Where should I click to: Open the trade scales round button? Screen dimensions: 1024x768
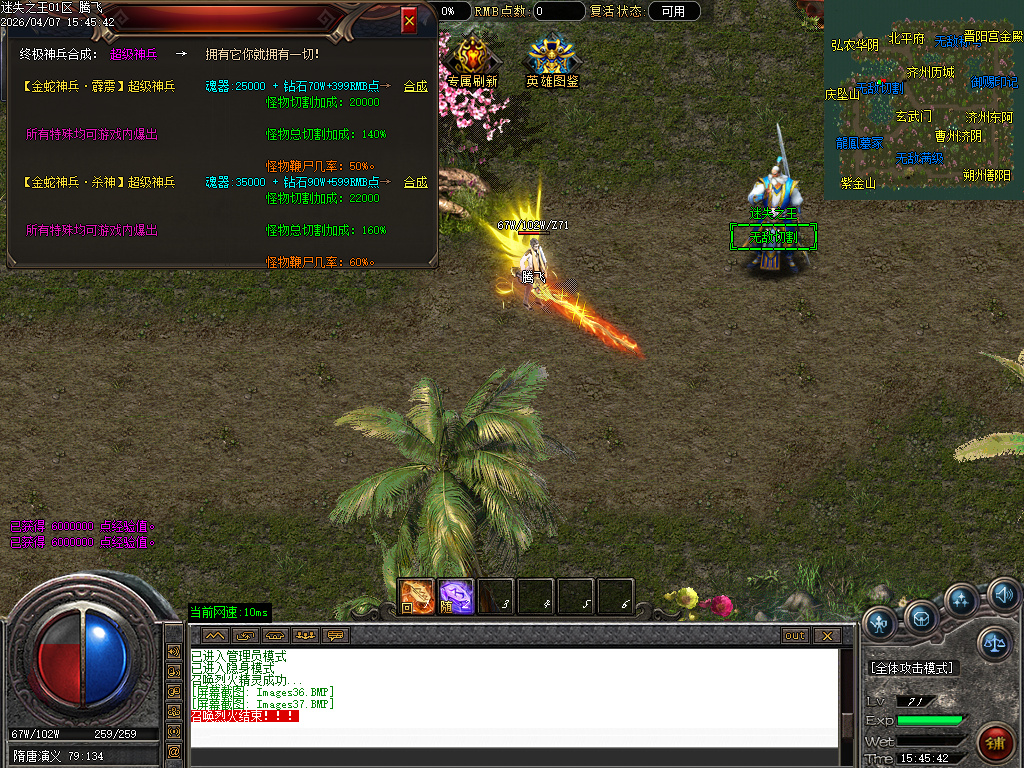994,644
